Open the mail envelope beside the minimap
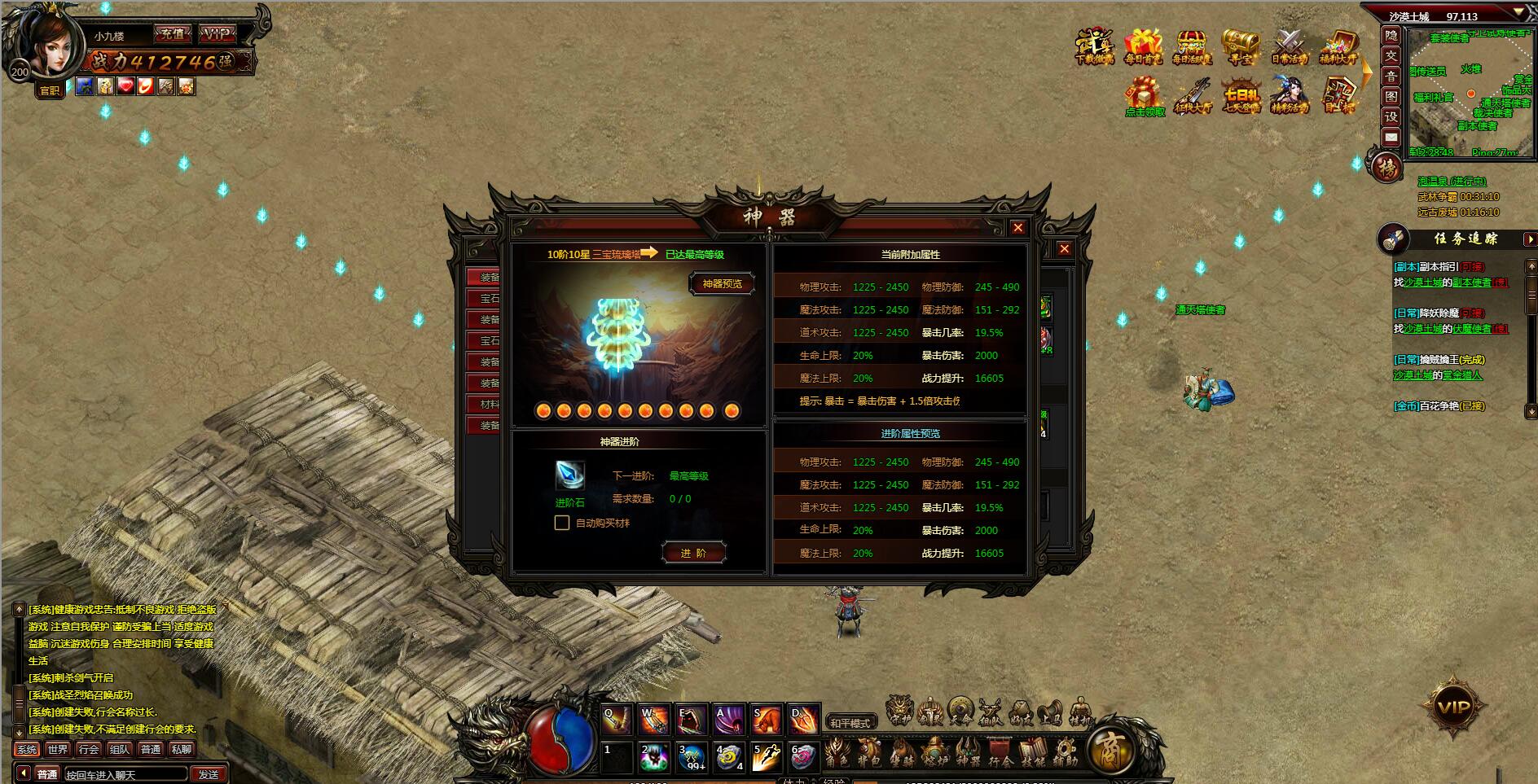The height and width of the screenshot is (784, 1538). click(1391, 138)
